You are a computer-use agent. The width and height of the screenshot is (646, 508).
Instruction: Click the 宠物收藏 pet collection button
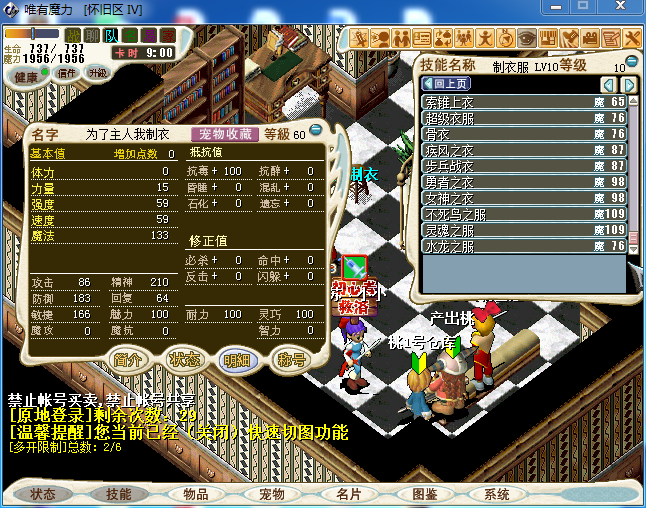(x=225, y=134)
